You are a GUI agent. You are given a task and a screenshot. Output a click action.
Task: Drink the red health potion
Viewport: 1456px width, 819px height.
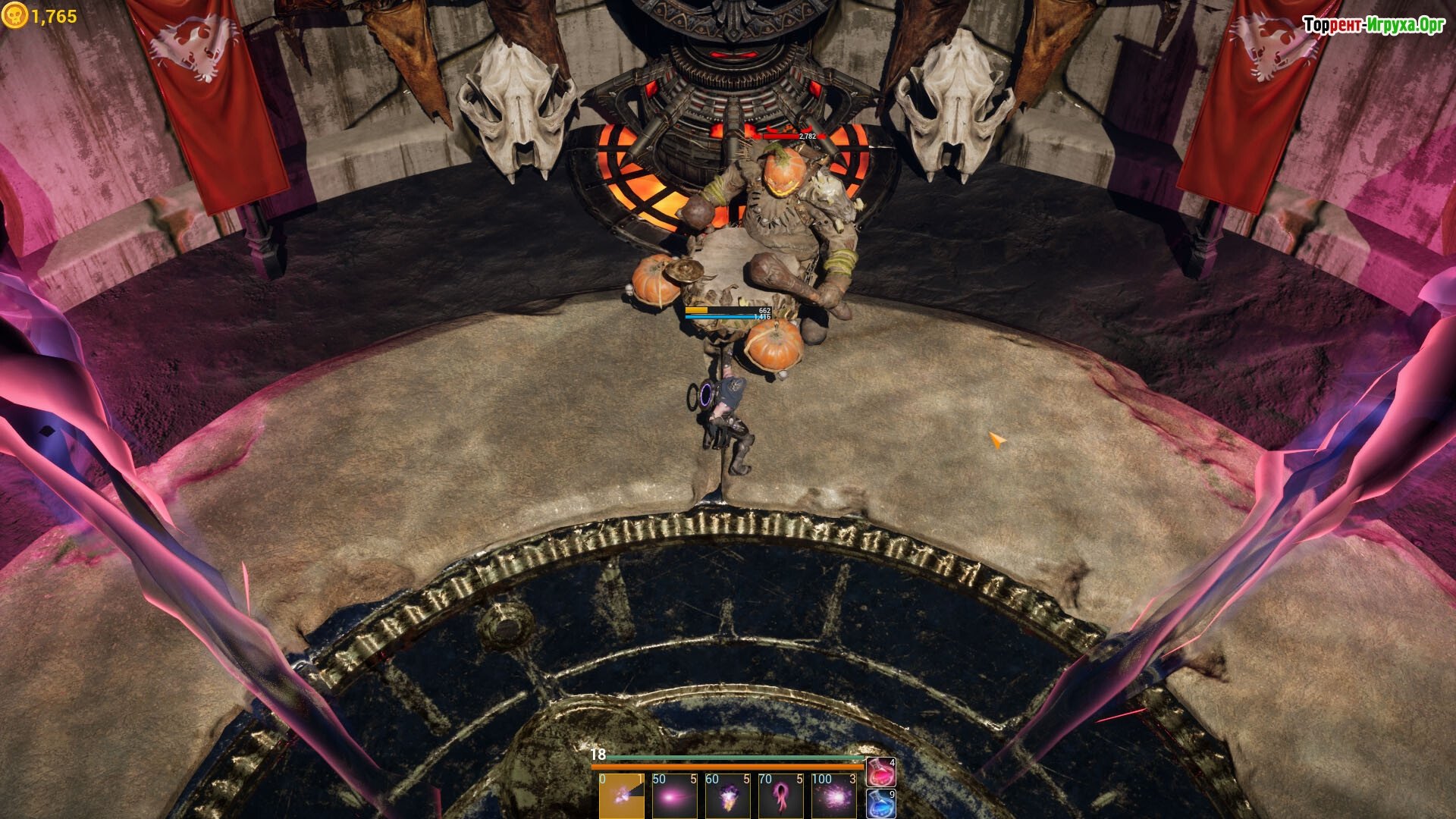pyautogui.click(x=880, y=772)
